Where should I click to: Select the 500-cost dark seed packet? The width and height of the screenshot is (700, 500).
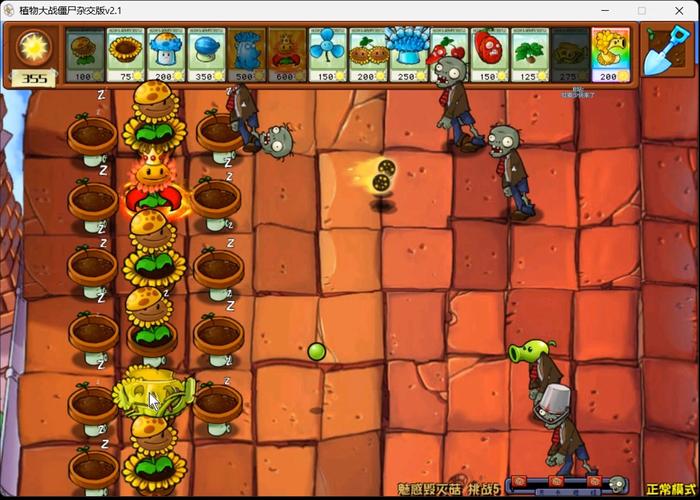(247, 54)
